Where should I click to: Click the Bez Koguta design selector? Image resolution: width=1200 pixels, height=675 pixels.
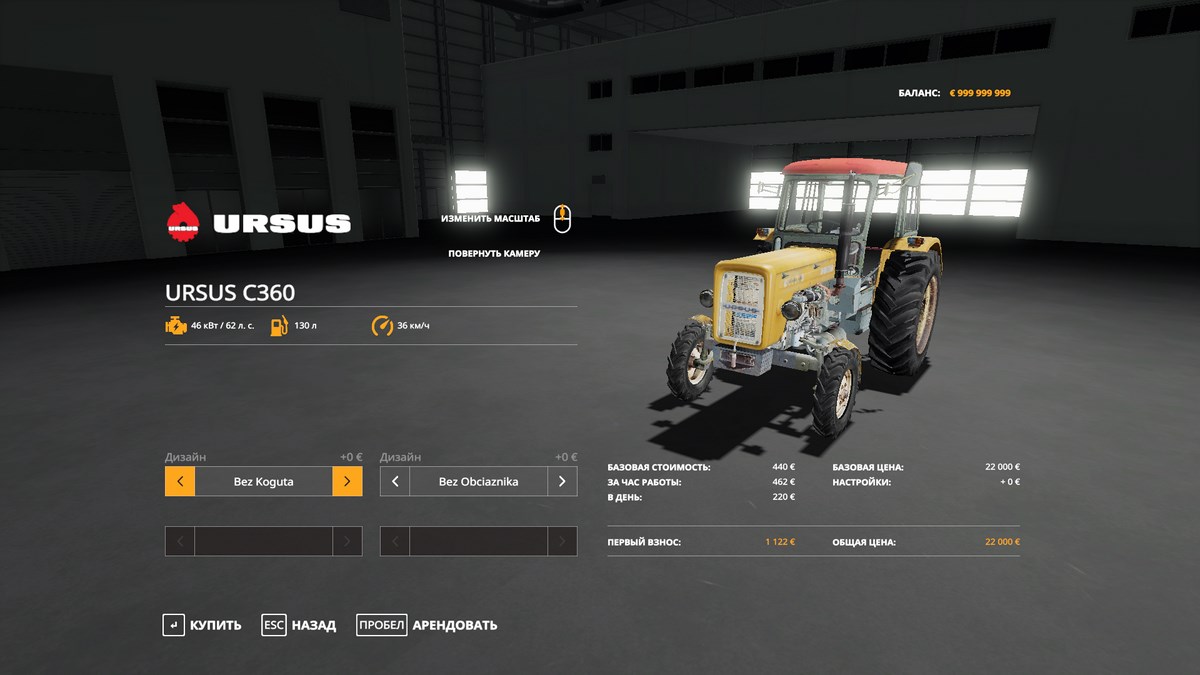[x=264, y=481]
